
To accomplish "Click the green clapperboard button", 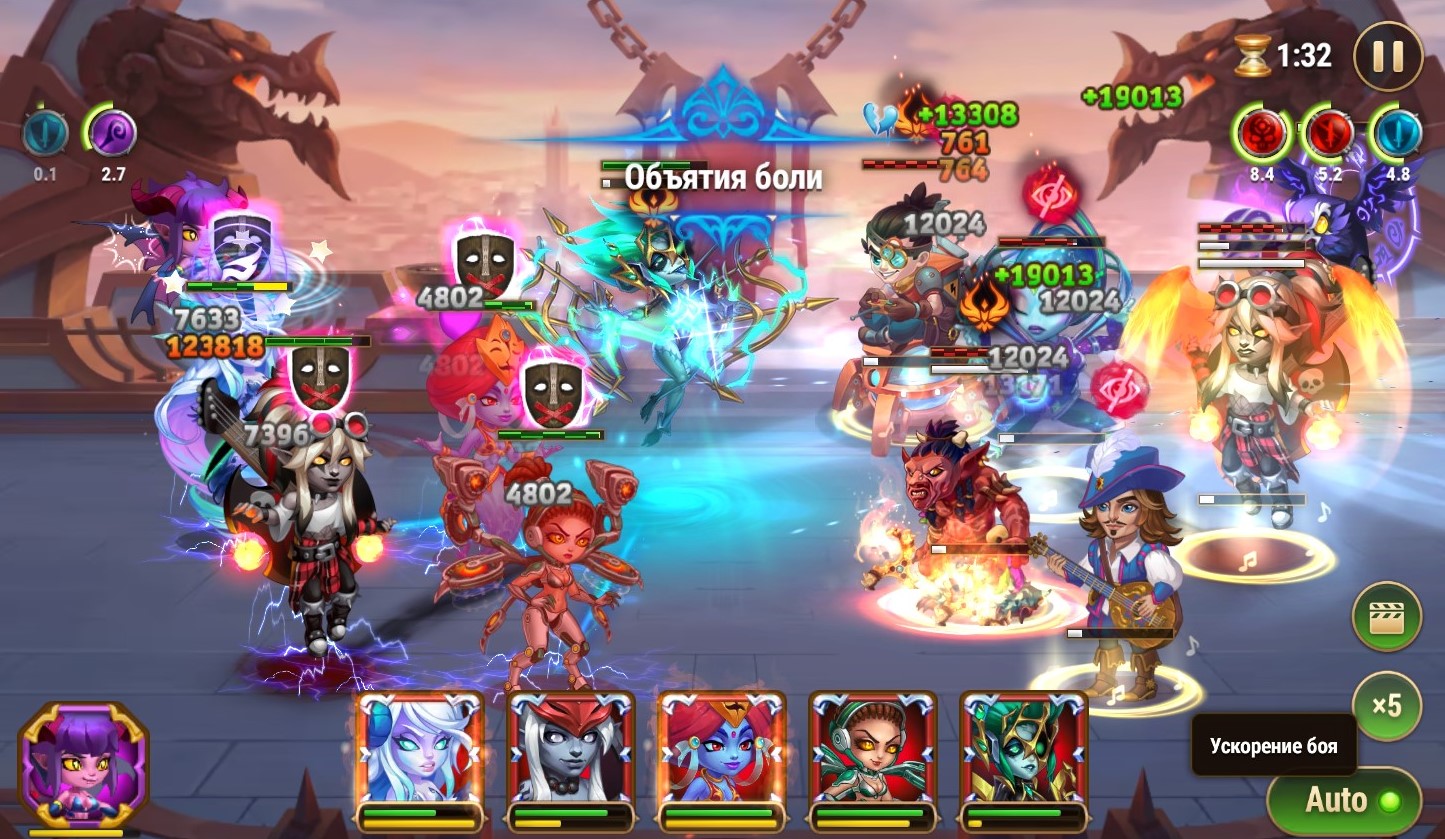I will 1386,618.
